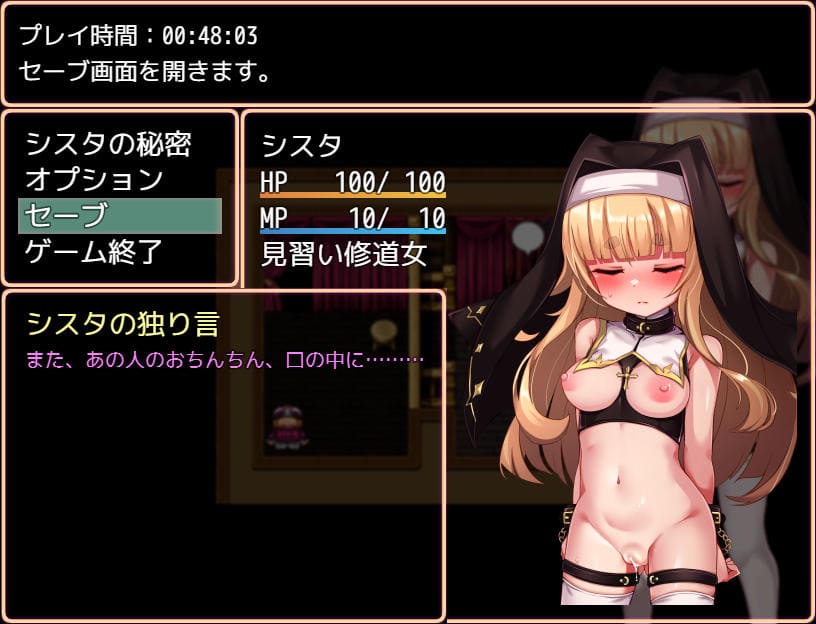Select オプション in the menu

94,181
